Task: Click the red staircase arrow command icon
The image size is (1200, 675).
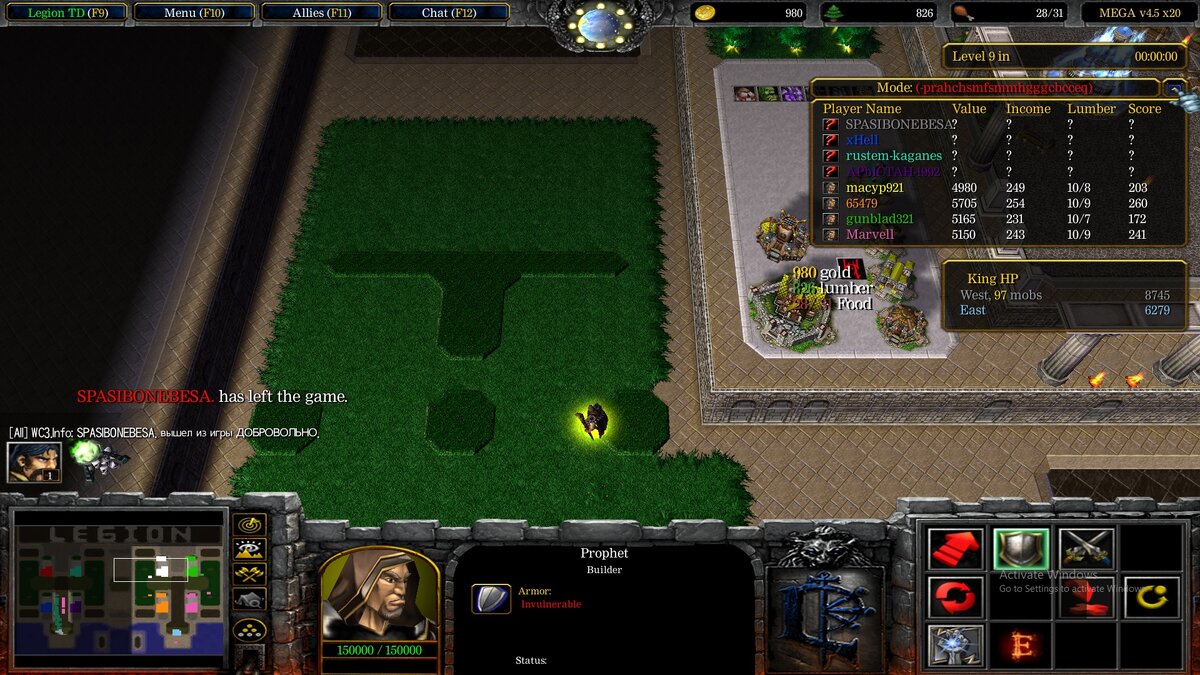Action: (x=955, y=548)
